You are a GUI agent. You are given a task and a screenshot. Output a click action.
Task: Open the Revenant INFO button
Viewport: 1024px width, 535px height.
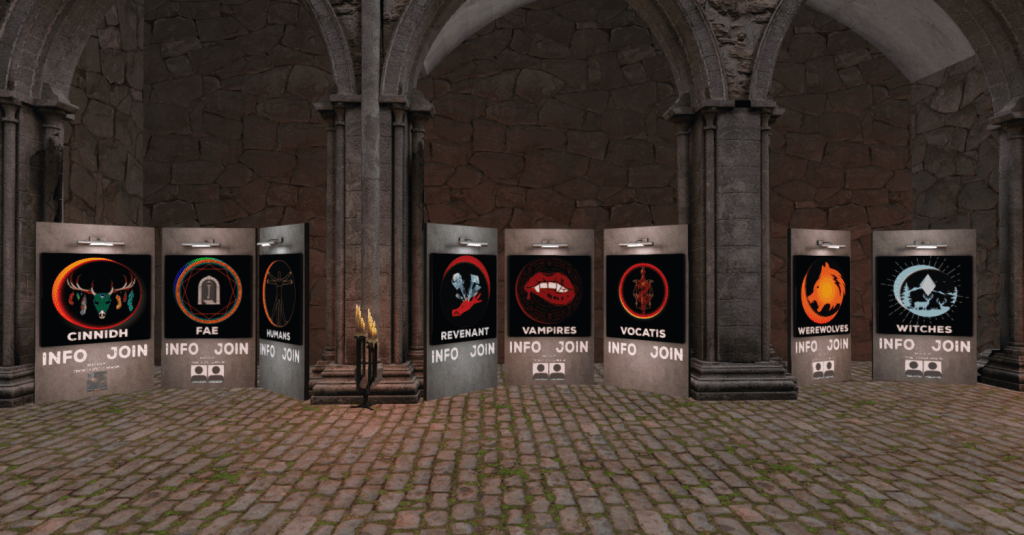(445, 354)
